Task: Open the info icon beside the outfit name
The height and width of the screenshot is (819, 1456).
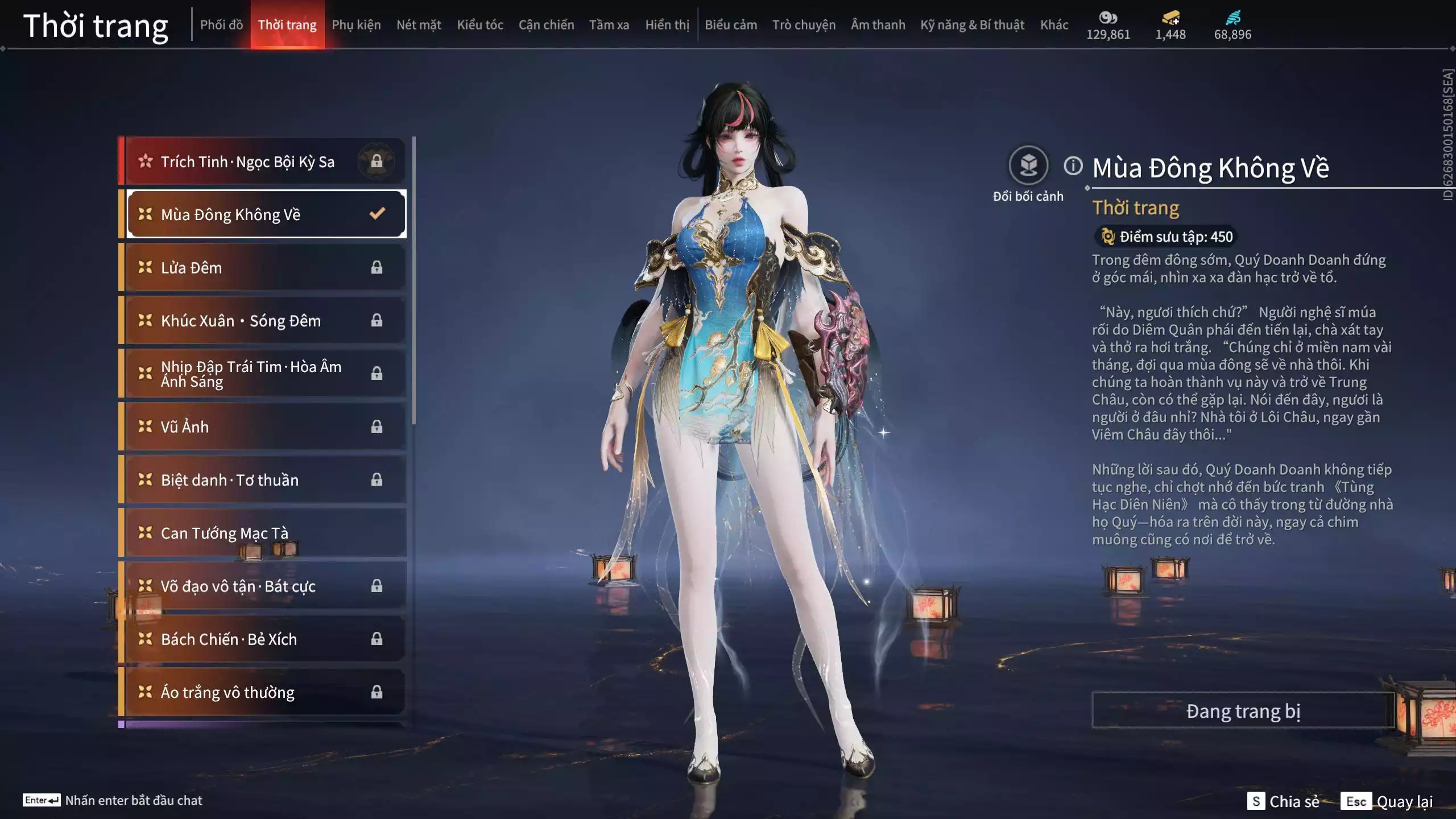Action: tap(1073, 166)
